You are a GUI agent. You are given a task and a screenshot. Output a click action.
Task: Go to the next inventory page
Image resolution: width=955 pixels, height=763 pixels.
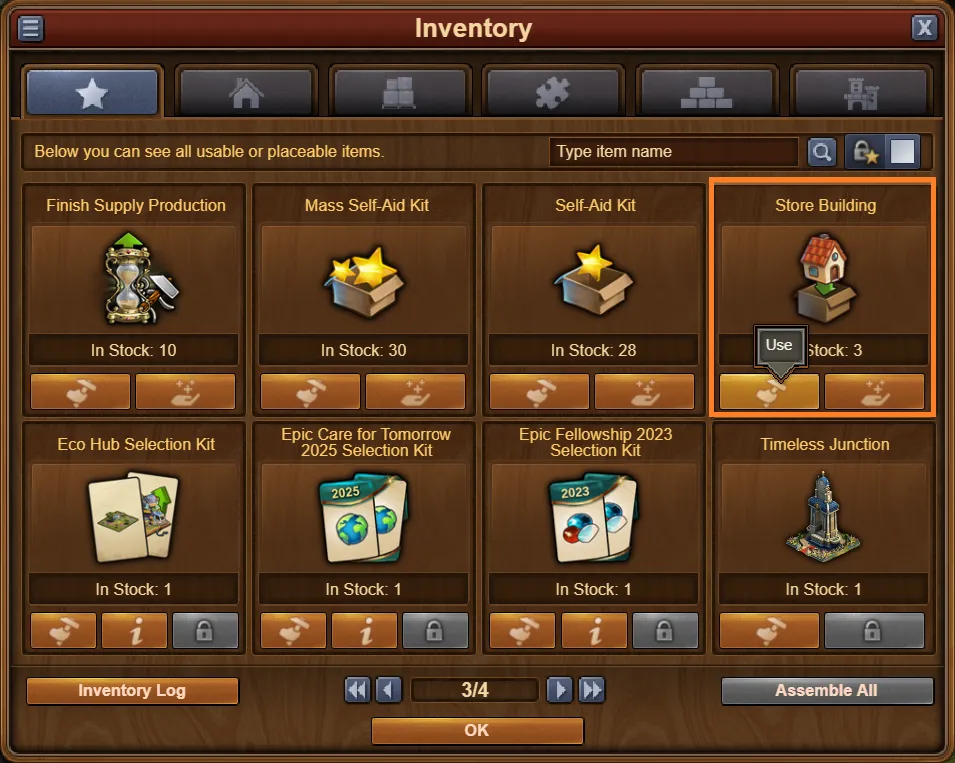click(x=560, y=690)
